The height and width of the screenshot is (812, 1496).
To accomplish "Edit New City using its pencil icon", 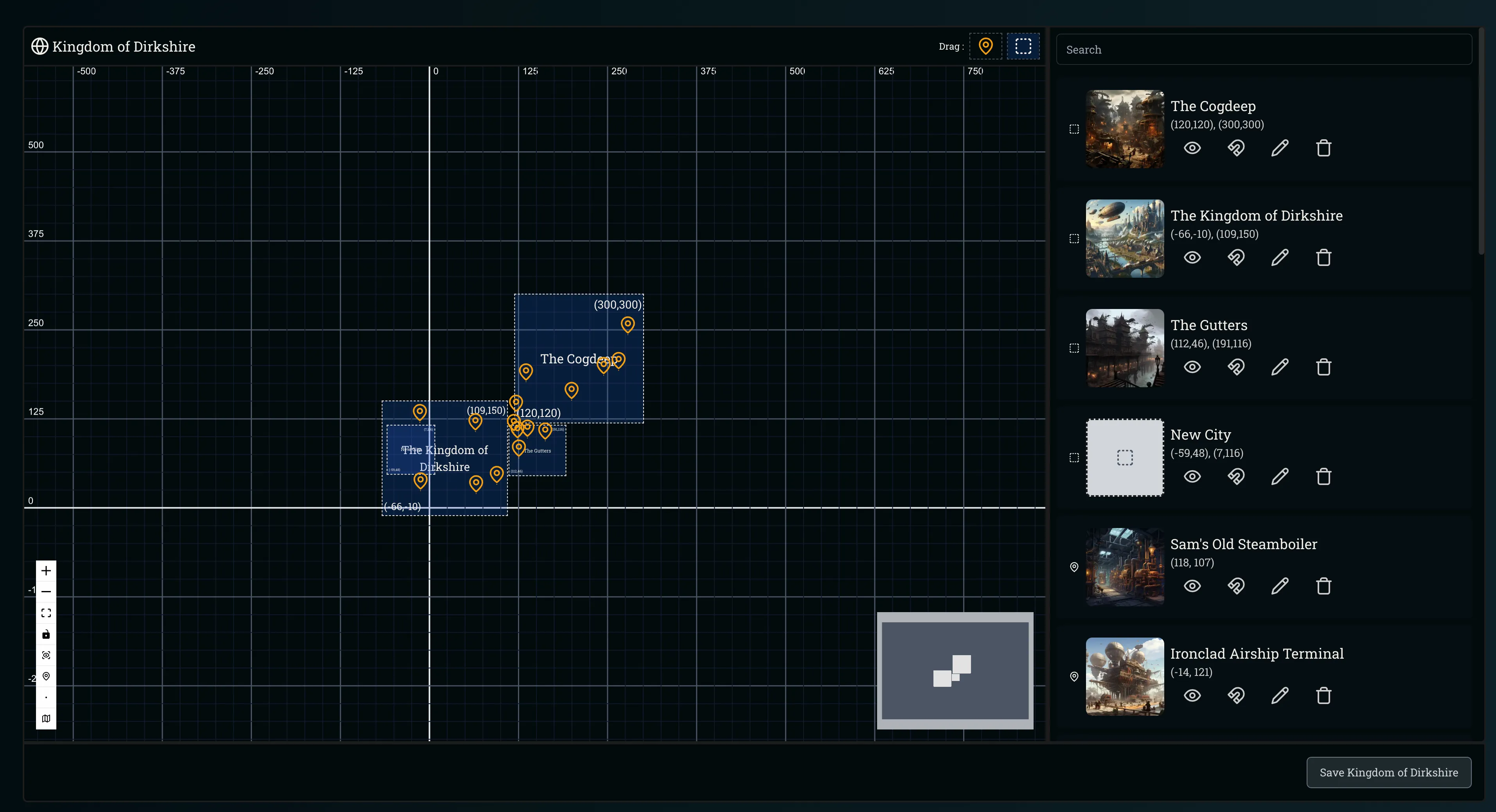I will point(1280,476).
